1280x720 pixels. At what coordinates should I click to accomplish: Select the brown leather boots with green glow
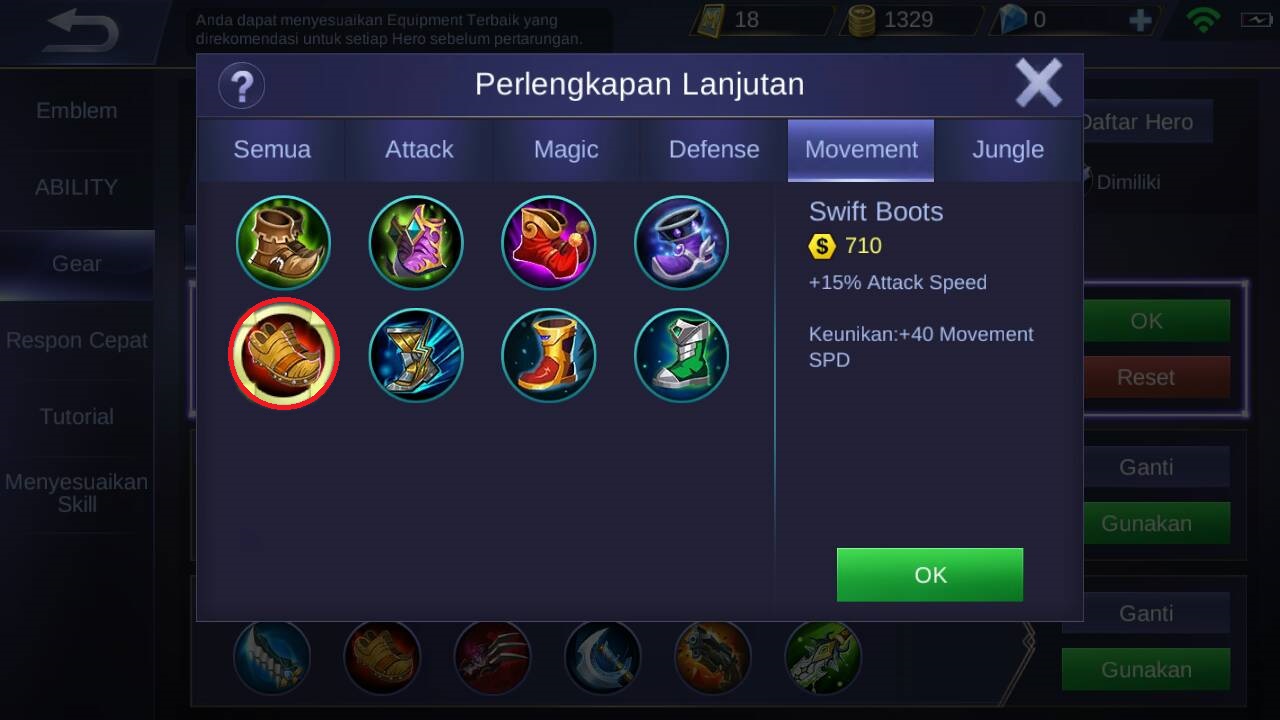click(x=283, y=242)
